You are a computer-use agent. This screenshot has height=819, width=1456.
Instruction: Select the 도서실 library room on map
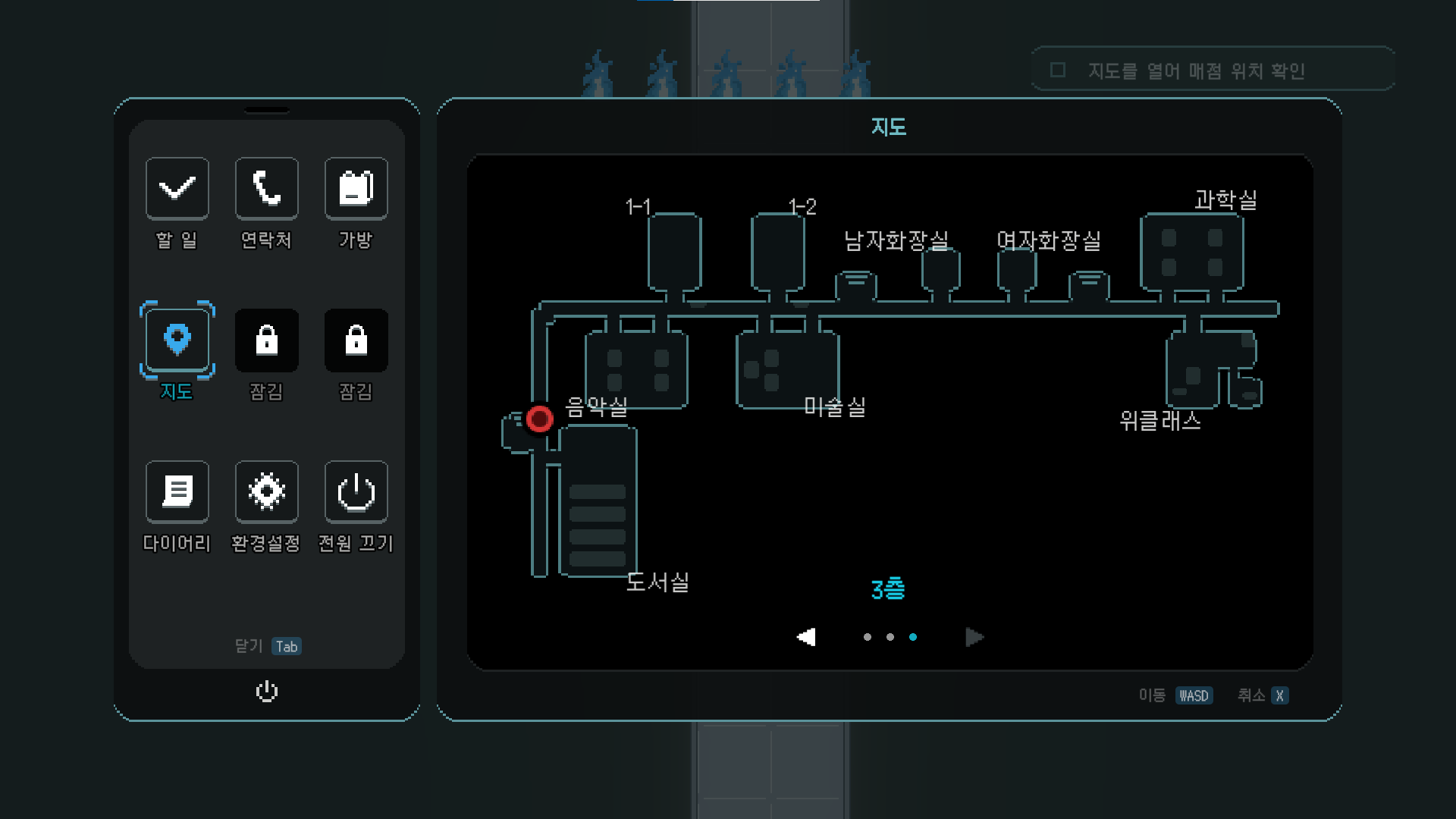coord(598,500)
